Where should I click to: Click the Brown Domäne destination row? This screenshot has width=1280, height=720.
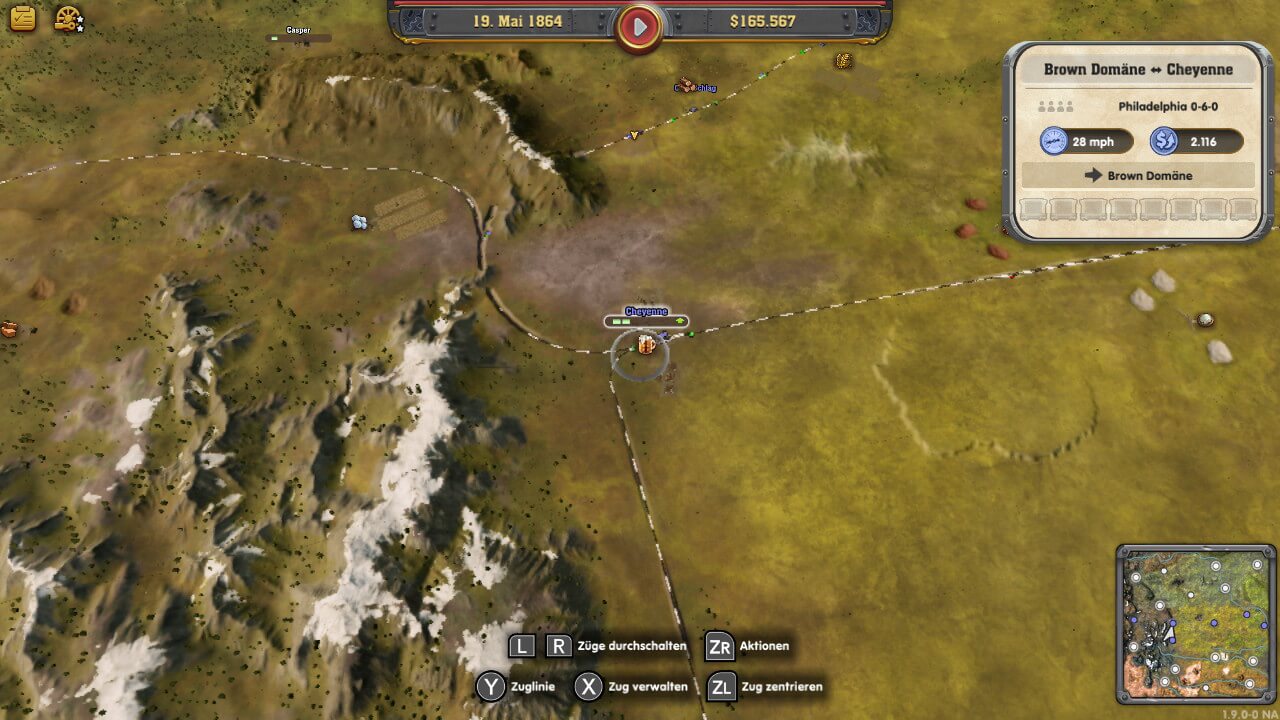1138,175
